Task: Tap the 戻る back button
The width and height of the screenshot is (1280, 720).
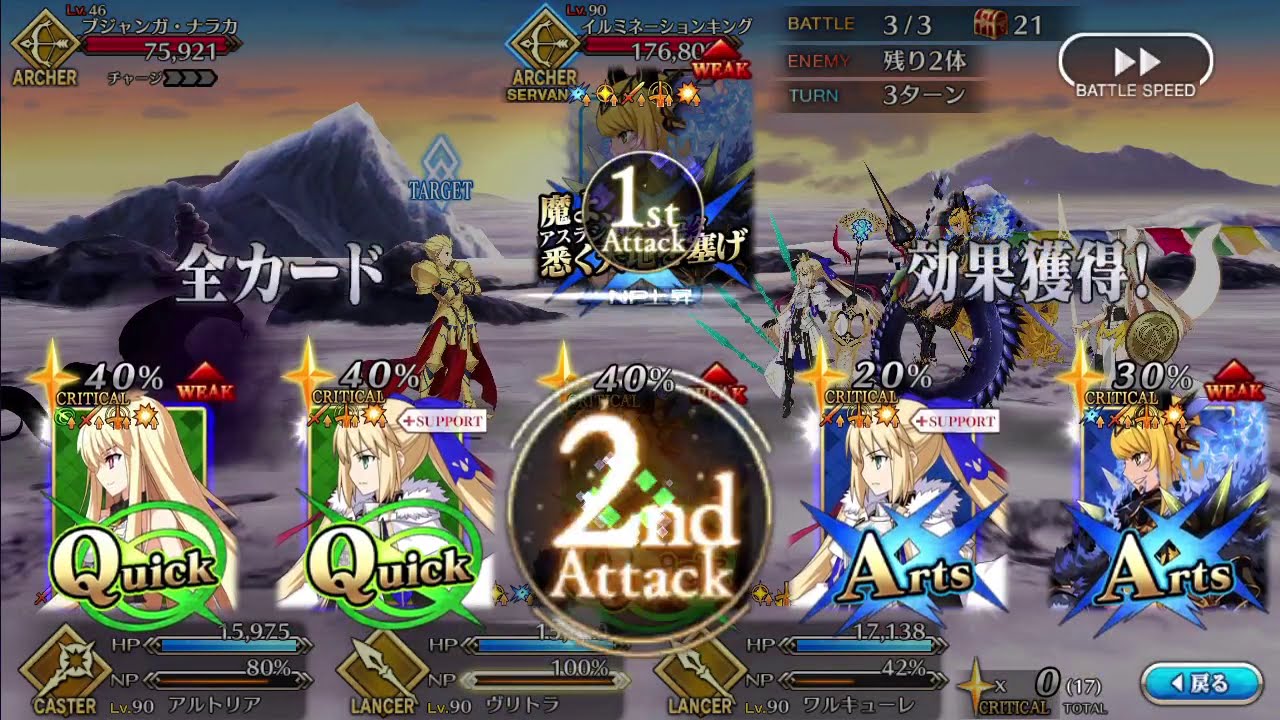Action: tap(1201, 683)
